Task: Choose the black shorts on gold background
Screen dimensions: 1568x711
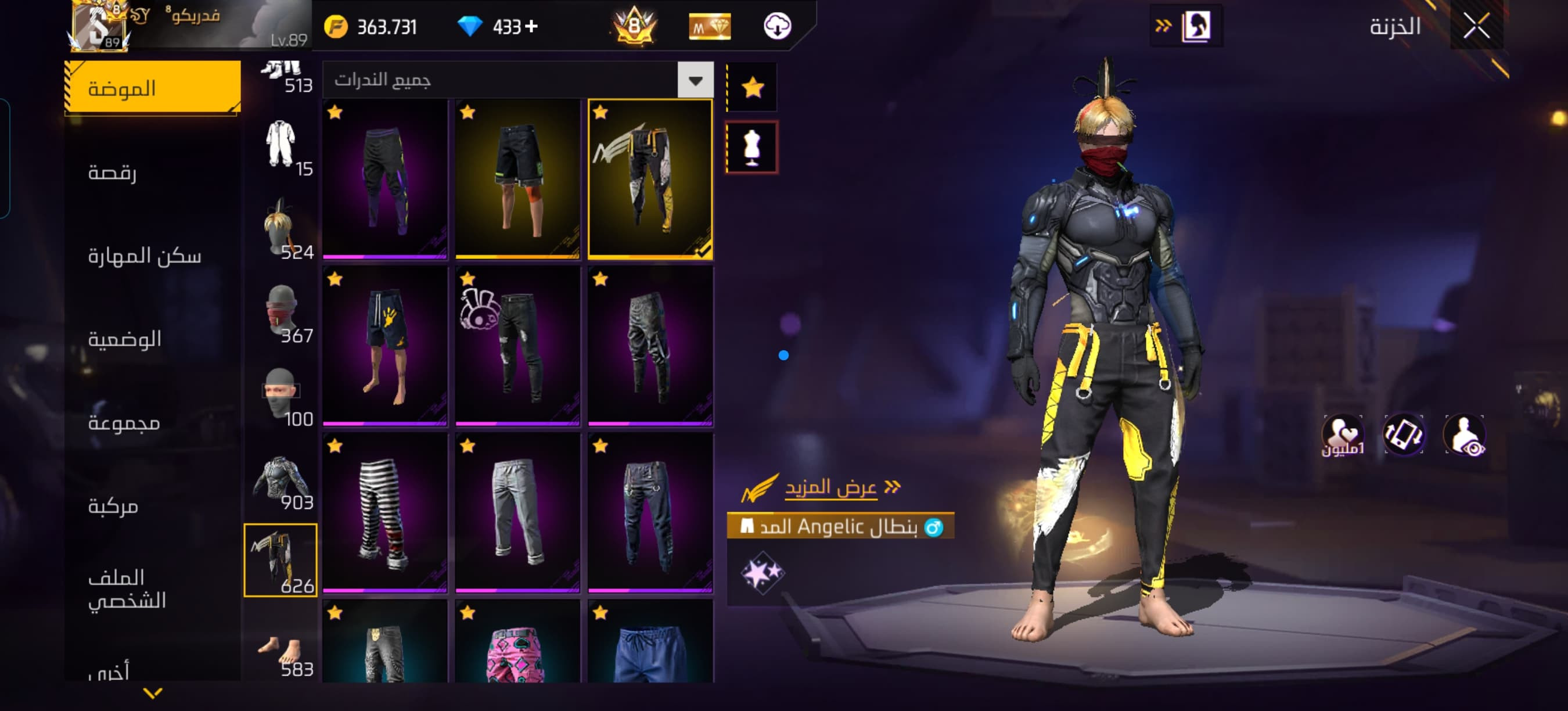Action: (x=517, y=179)
